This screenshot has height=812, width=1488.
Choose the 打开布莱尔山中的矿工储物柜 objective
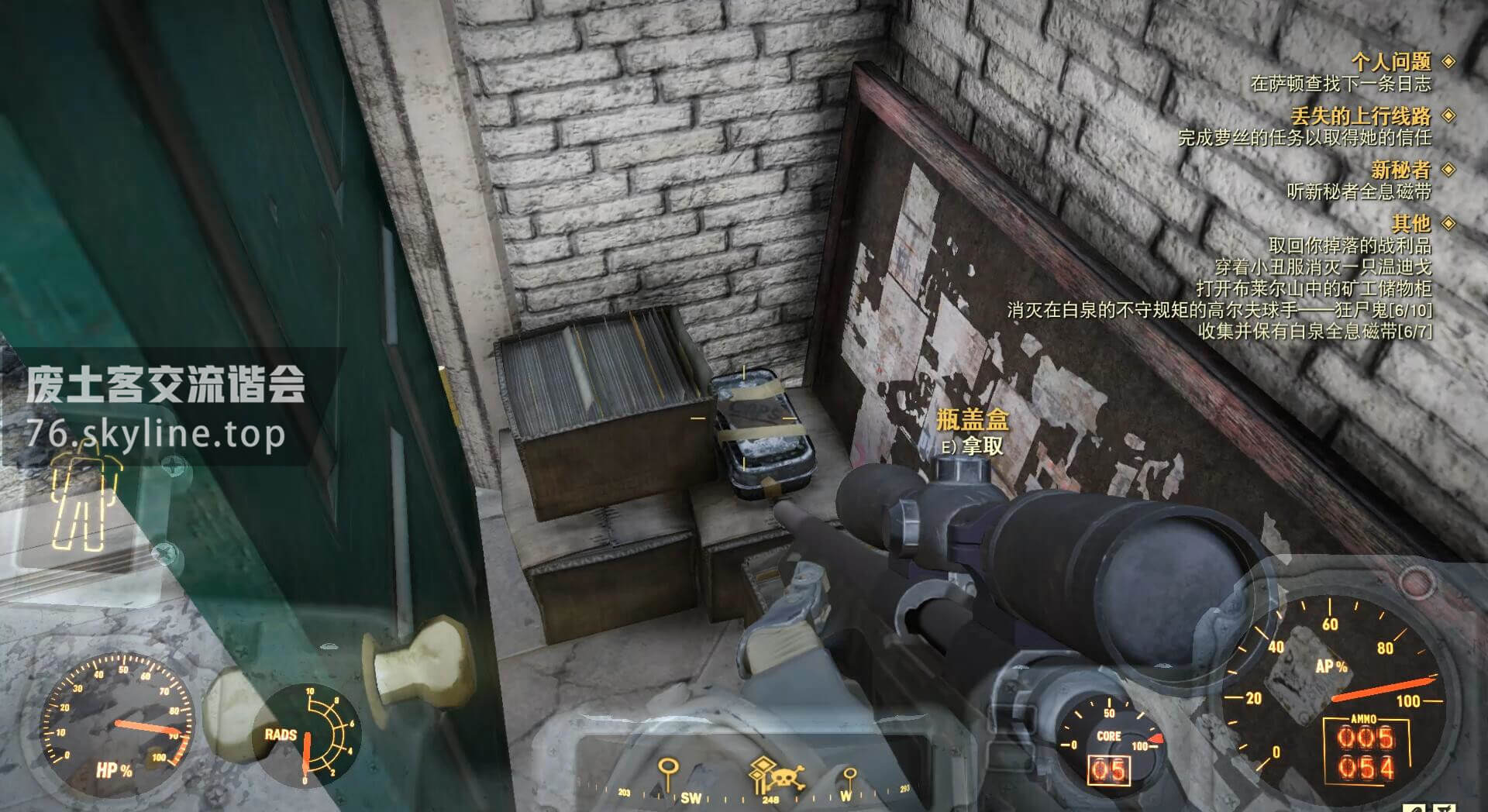point(1313,289)
